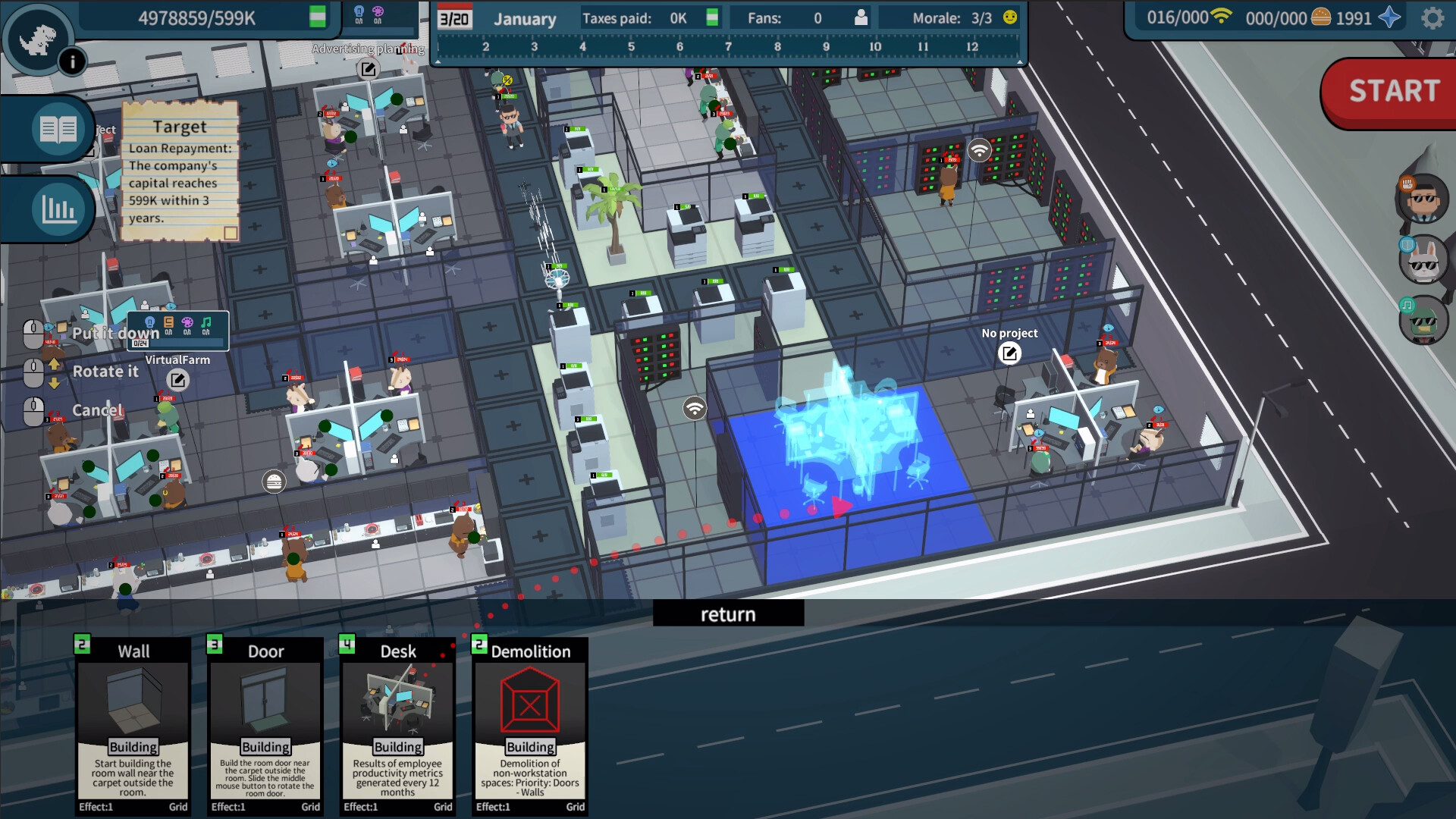Tick the Target loan repayment checkbox
1456x819 pixels.
click(x=231, y=233)
